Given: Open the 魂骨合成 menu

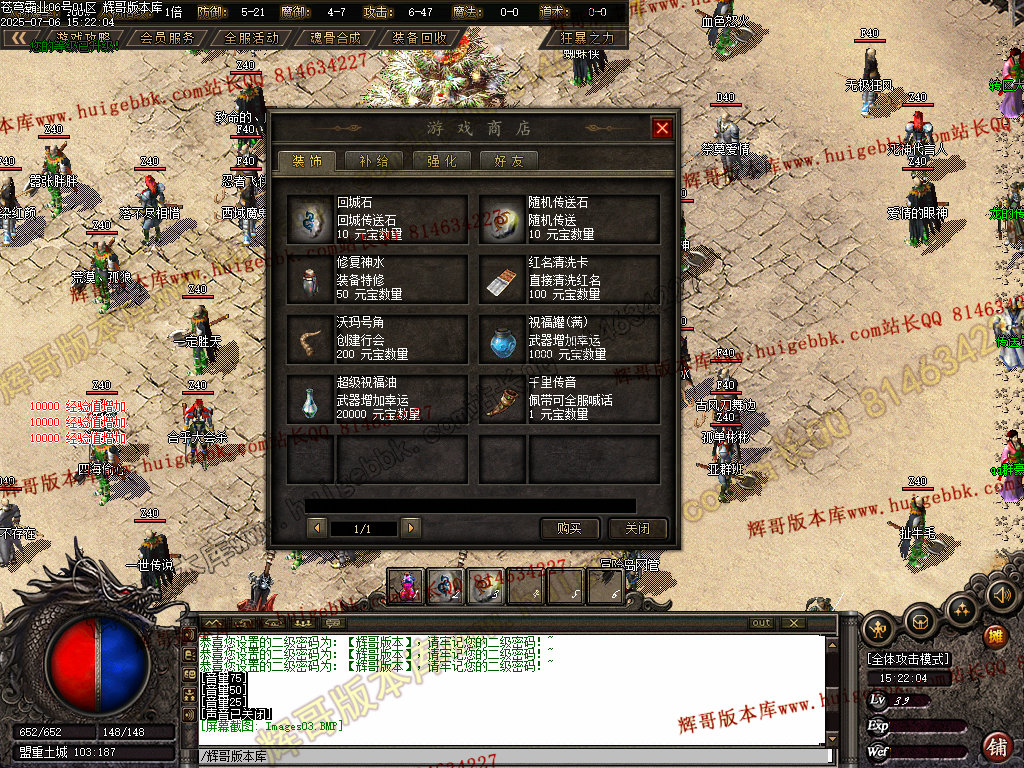Looking at the screenshot, I should point(334,38).
